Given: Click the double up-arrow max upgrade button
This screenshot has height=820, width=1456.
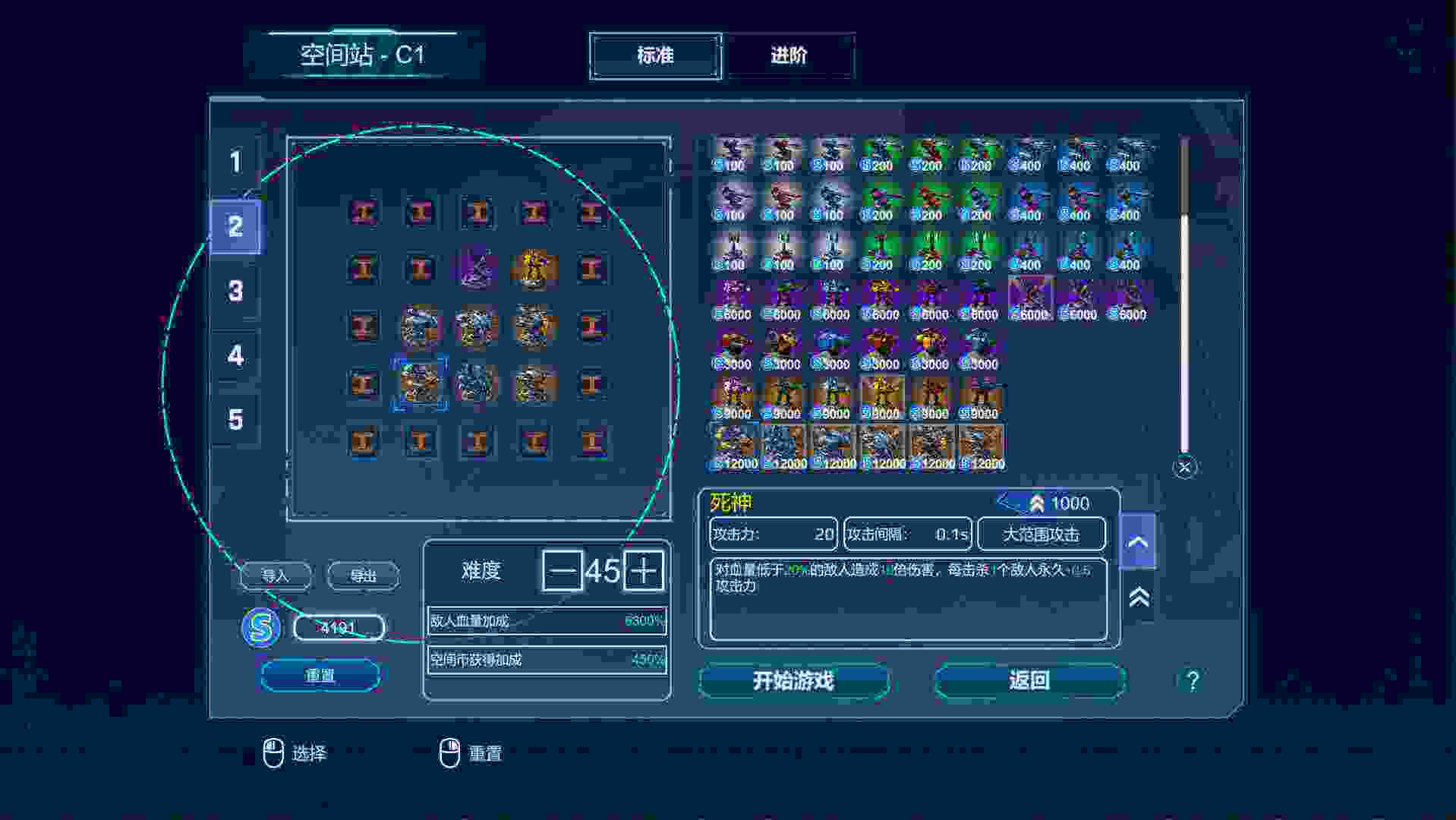Looking at the screenshot, I should click(x=1138, y=598).
